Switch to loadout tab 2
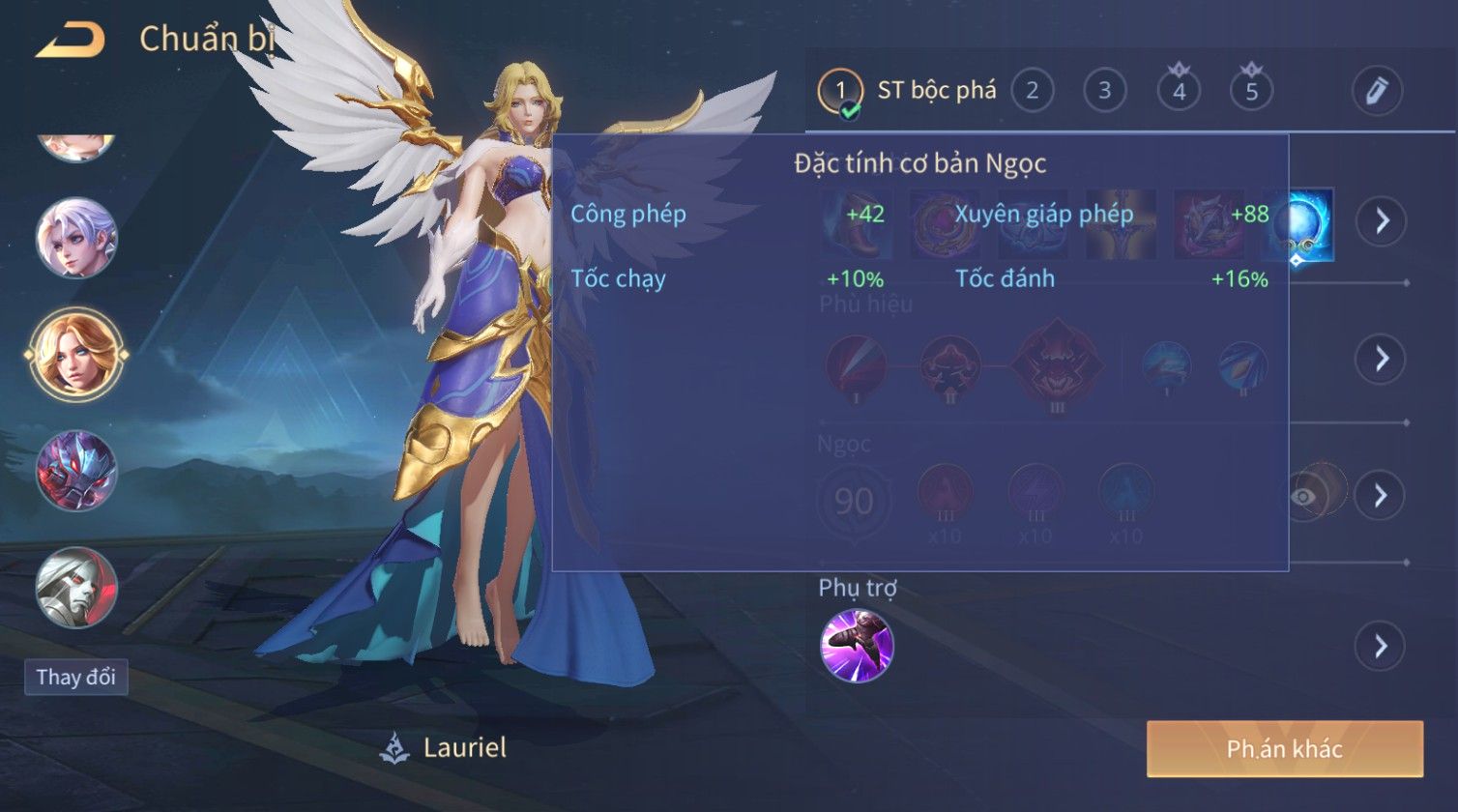 coord(1032,91)
